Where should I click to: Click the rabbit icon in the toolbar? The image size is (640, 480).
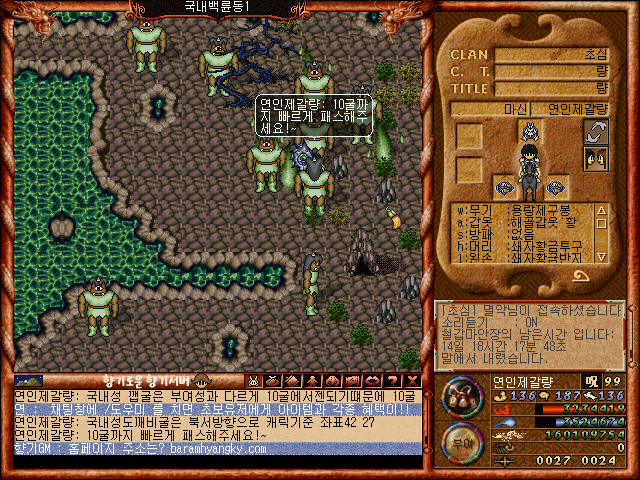pyautogui.click(x=254, y=380)
